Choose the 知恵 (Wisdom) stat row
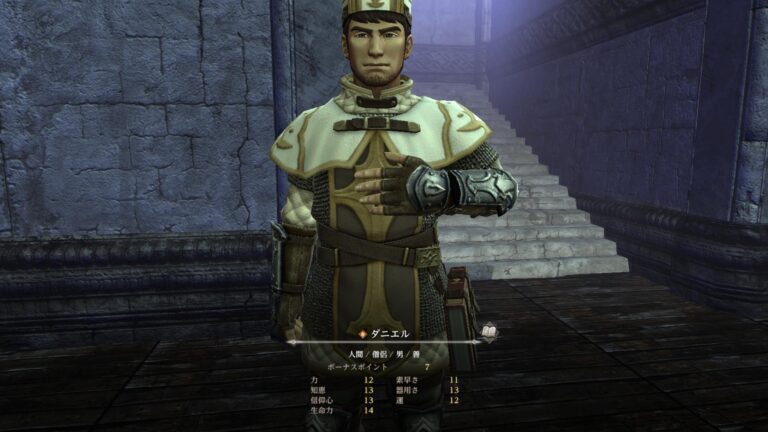 [x=341, y=390]
